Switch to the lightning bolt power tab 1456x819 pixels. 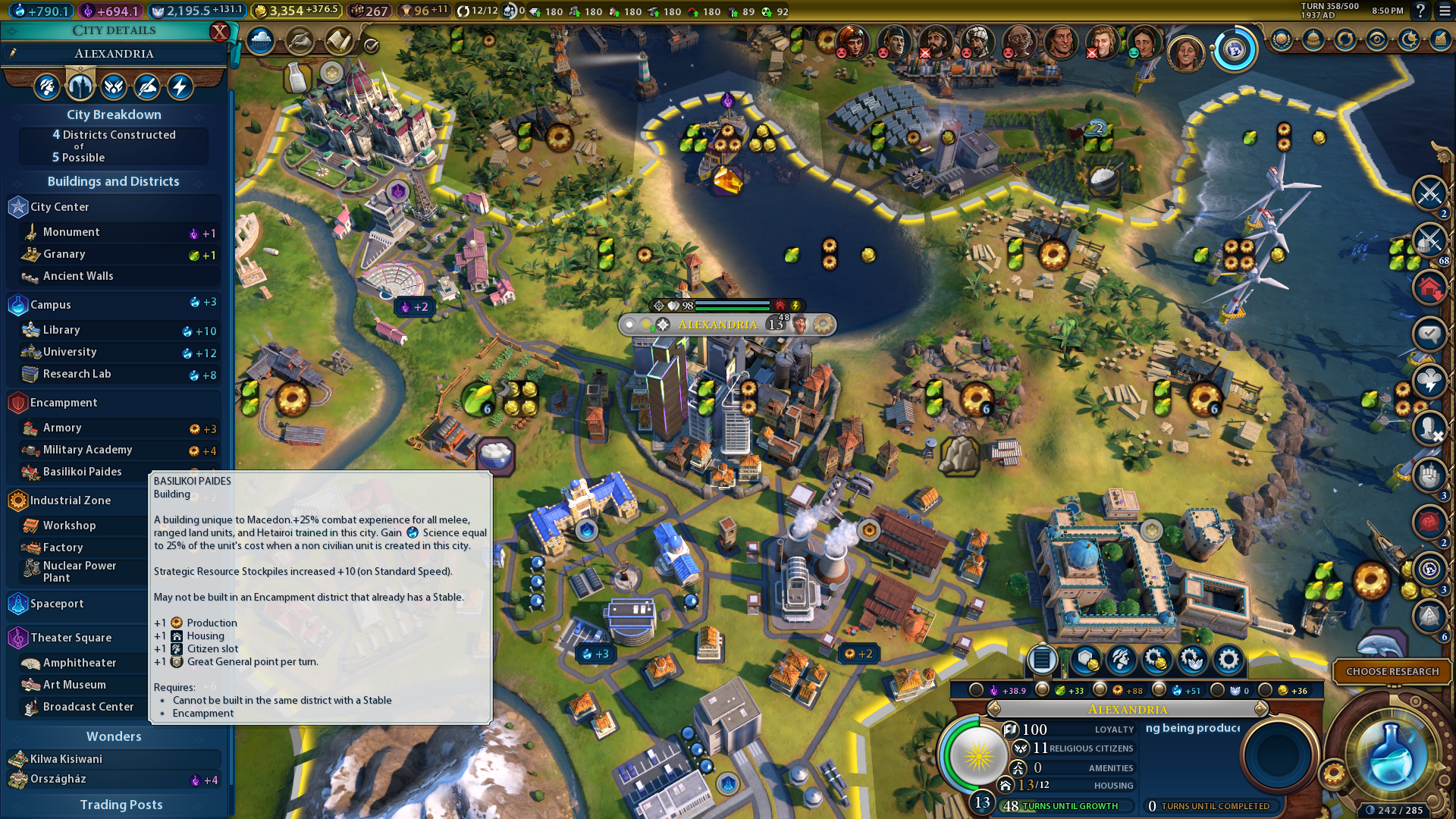coord(180,87)
